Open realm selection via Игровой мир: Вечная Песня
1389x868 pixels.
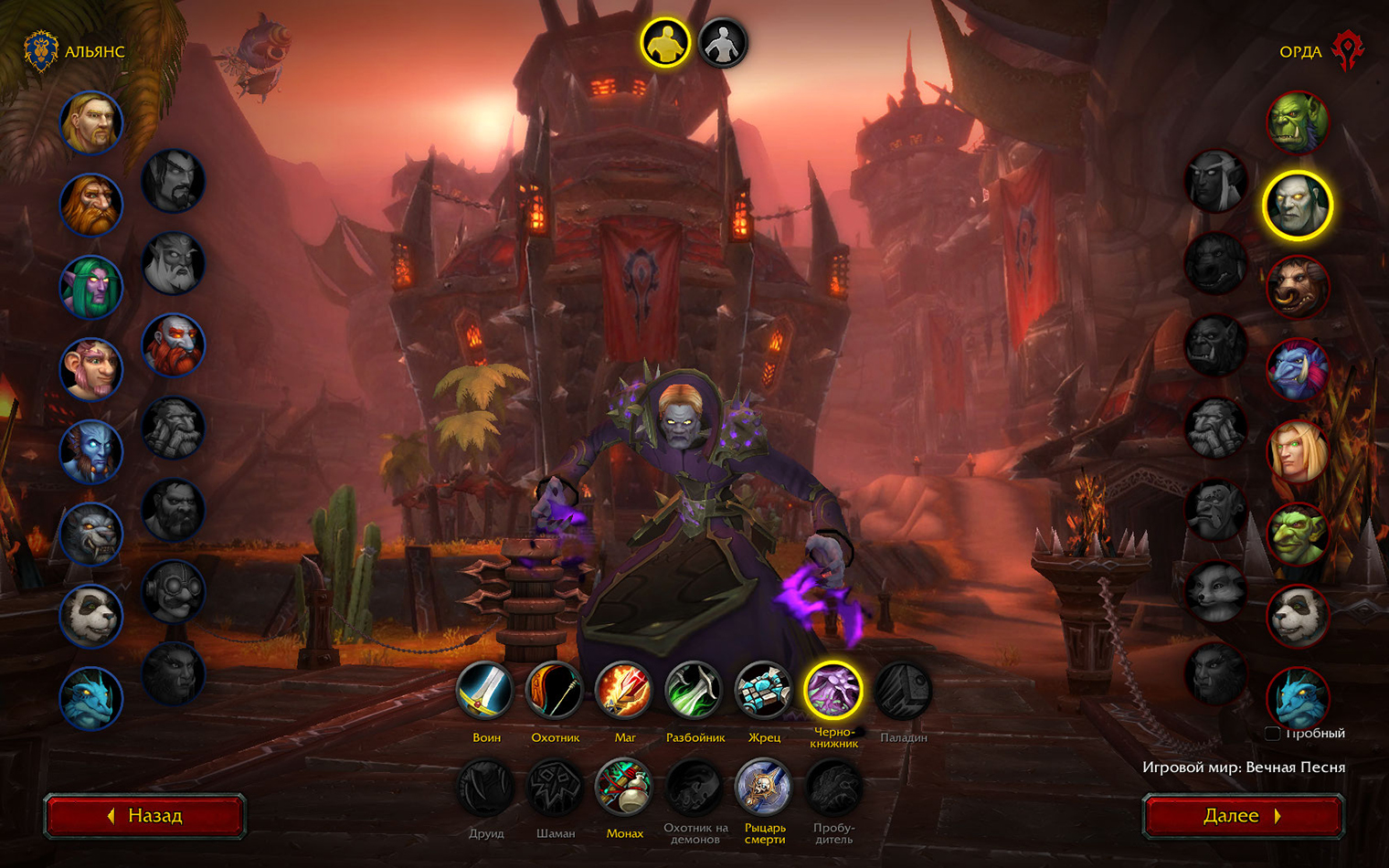point(1245,767)
